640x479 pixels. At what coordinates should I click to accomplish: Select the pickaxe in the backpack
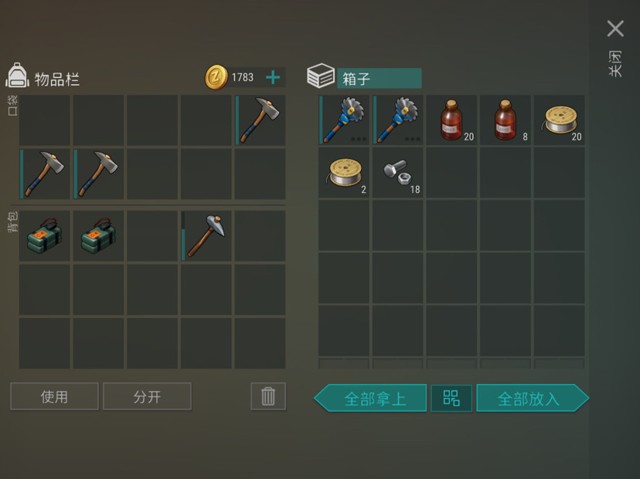(x=207, y=235)
